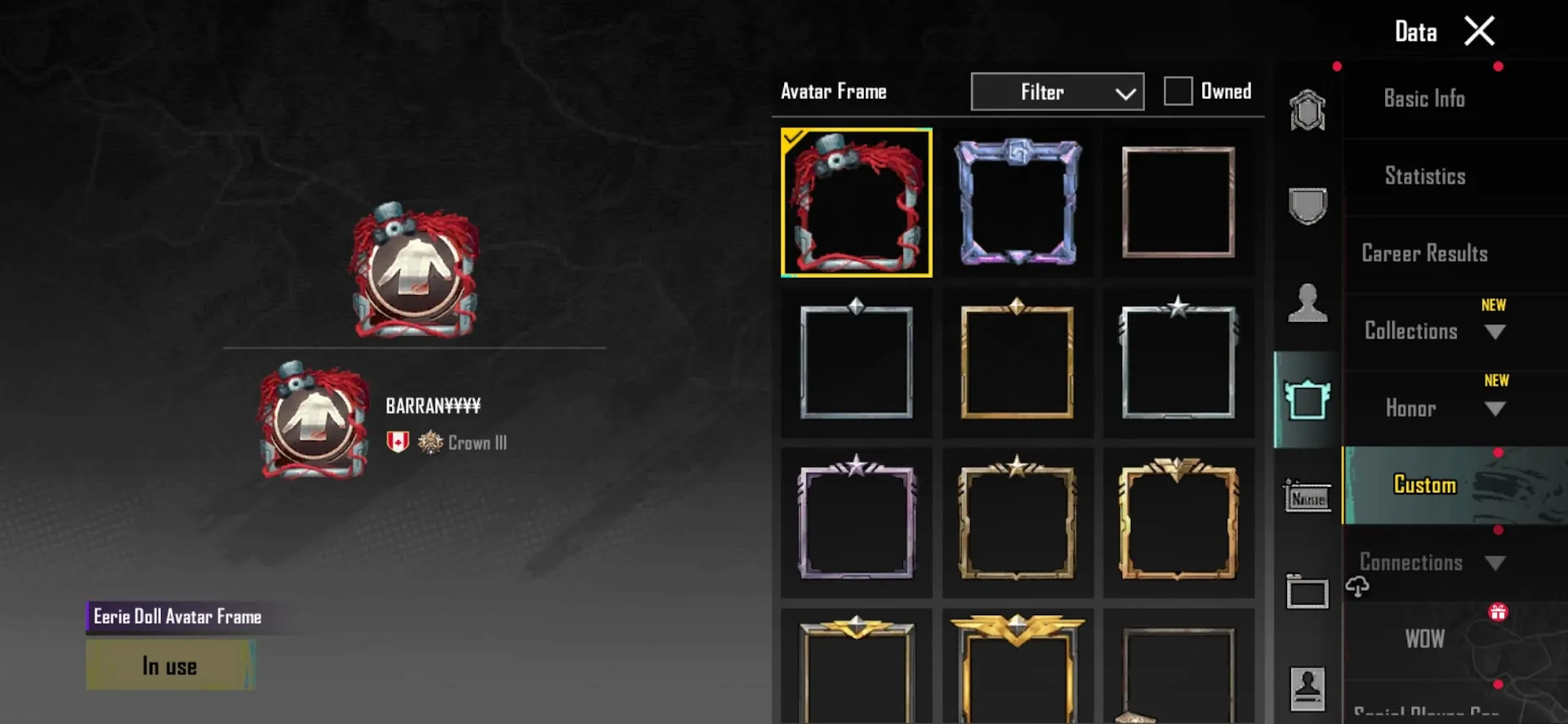
Task: Open the Statistics tab
Action: coord(1424,175)
